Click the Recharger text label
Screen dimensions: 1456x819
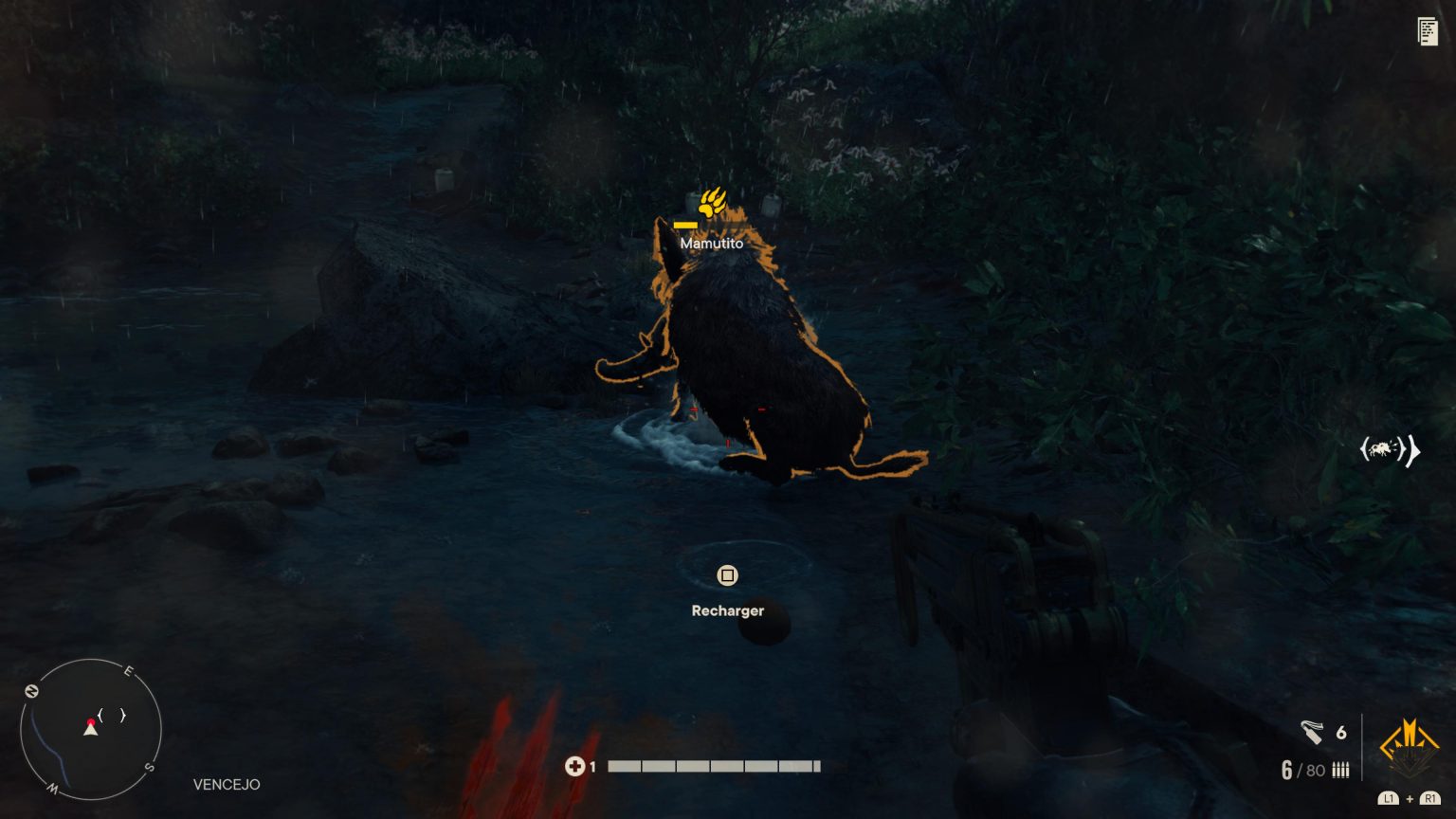(x=727, y=610)
